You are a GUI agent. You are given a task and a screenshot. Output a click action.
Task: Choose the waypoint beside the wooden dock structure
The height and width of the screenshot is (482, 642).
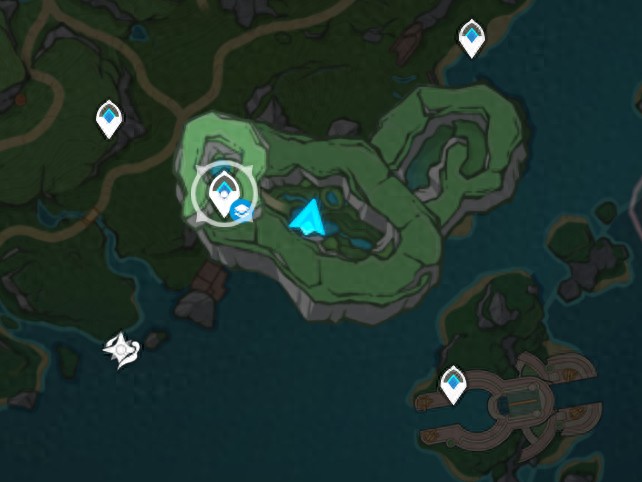pos(454,384)
